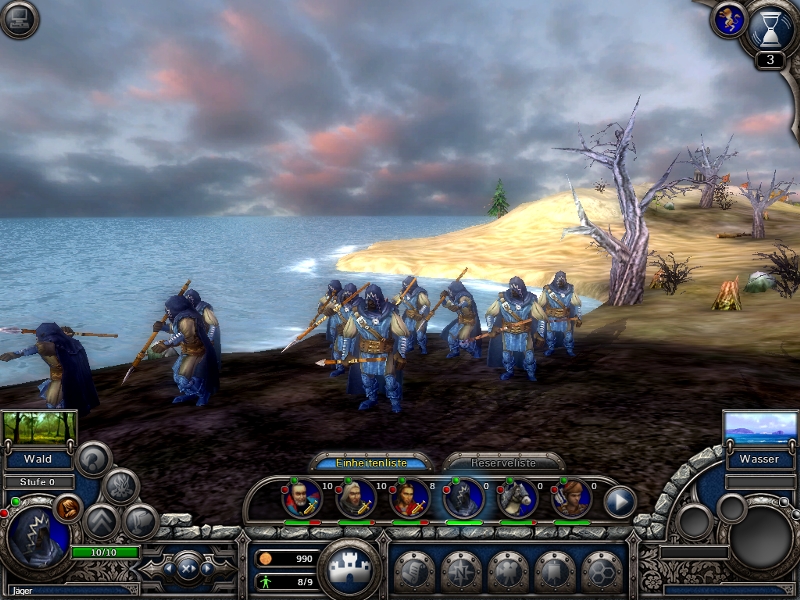Click the golden lion faction emblem
Image resolution: width=800 pixels, height=600 pixels.
click(x=727, y=20)
